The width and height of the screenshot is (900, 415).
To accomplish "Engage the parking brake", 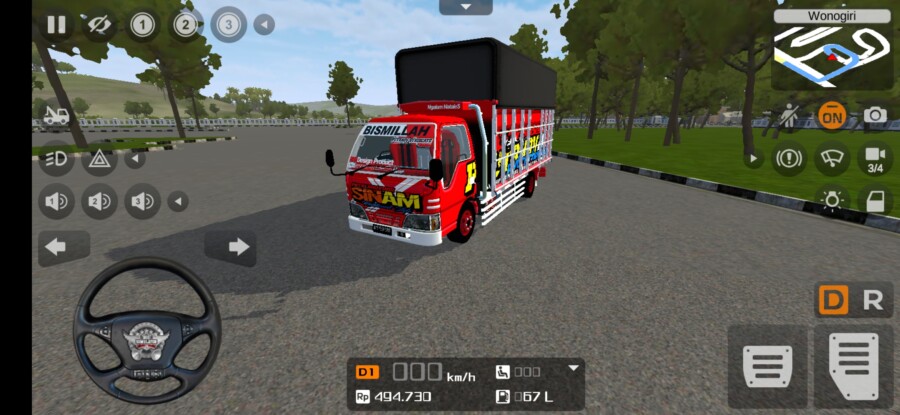I will (788, 158).
